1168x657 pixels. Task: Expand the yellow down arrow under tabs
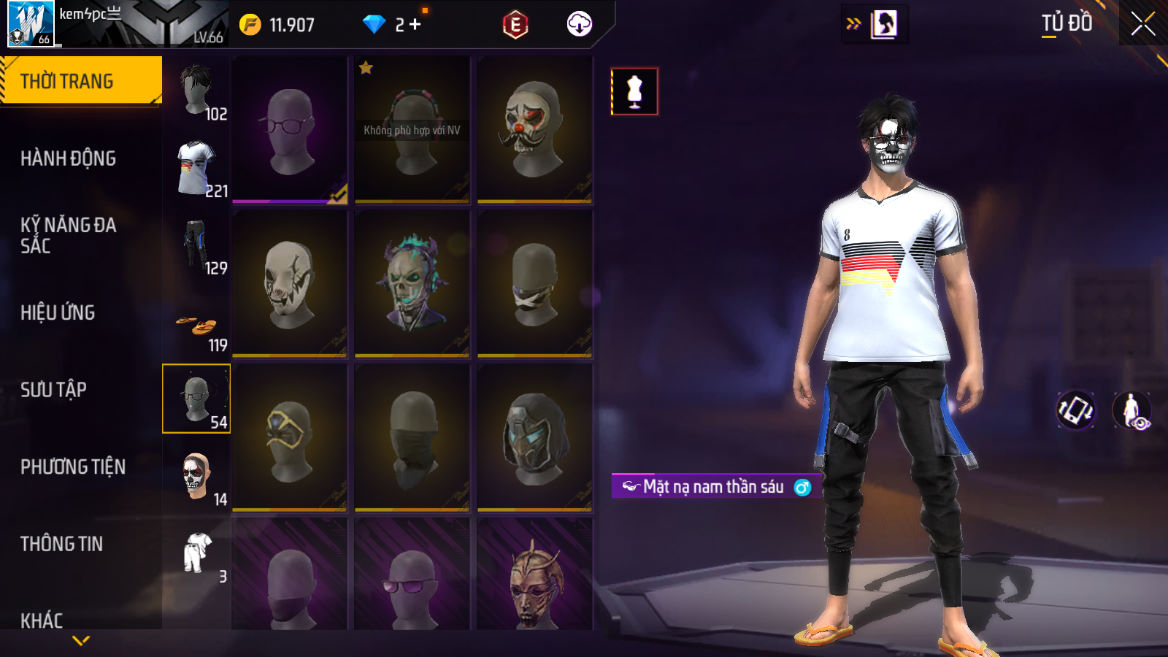(x=81, y=640)
